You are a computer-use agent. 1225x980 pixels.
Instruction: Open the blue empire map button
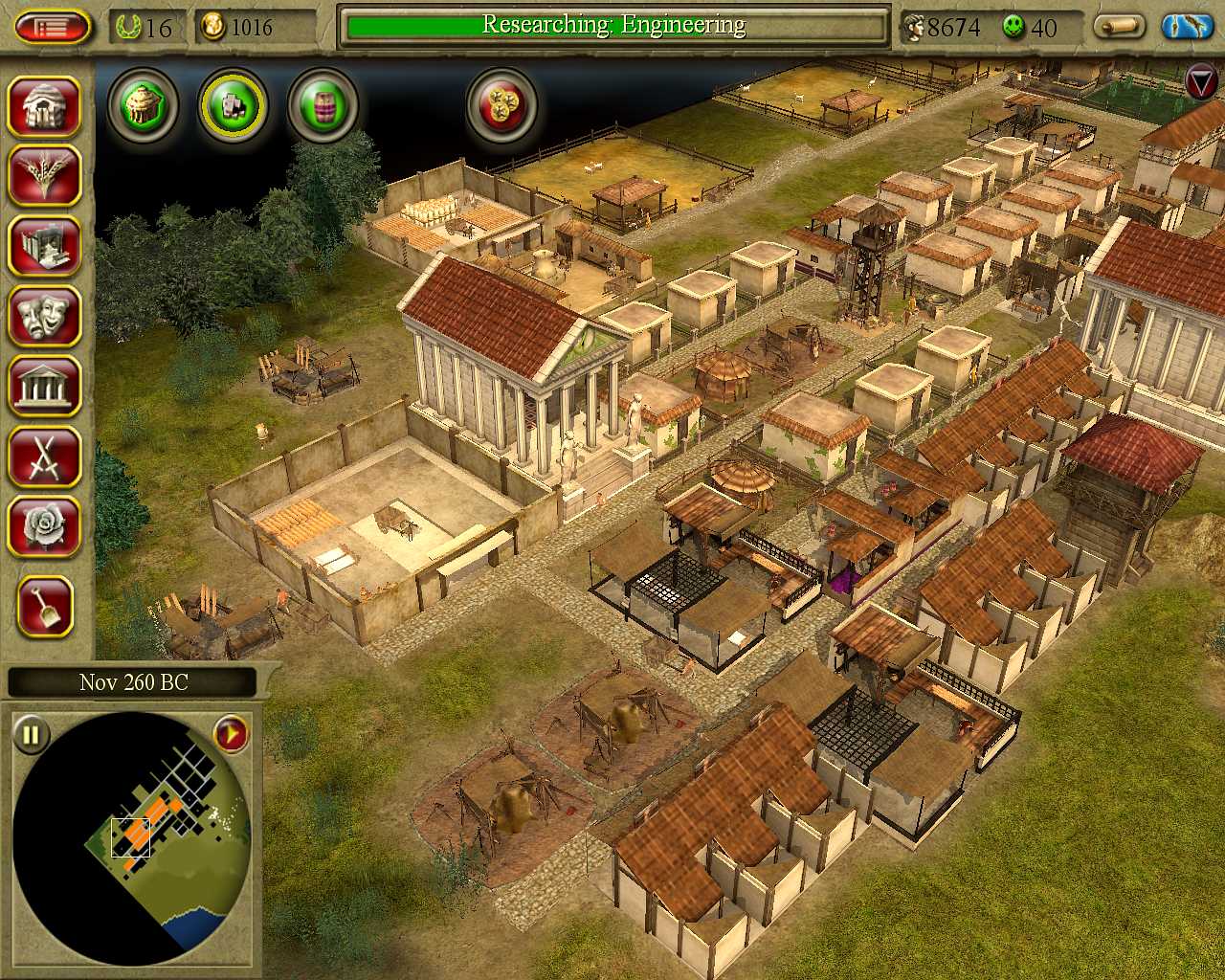coord(1187,27)
